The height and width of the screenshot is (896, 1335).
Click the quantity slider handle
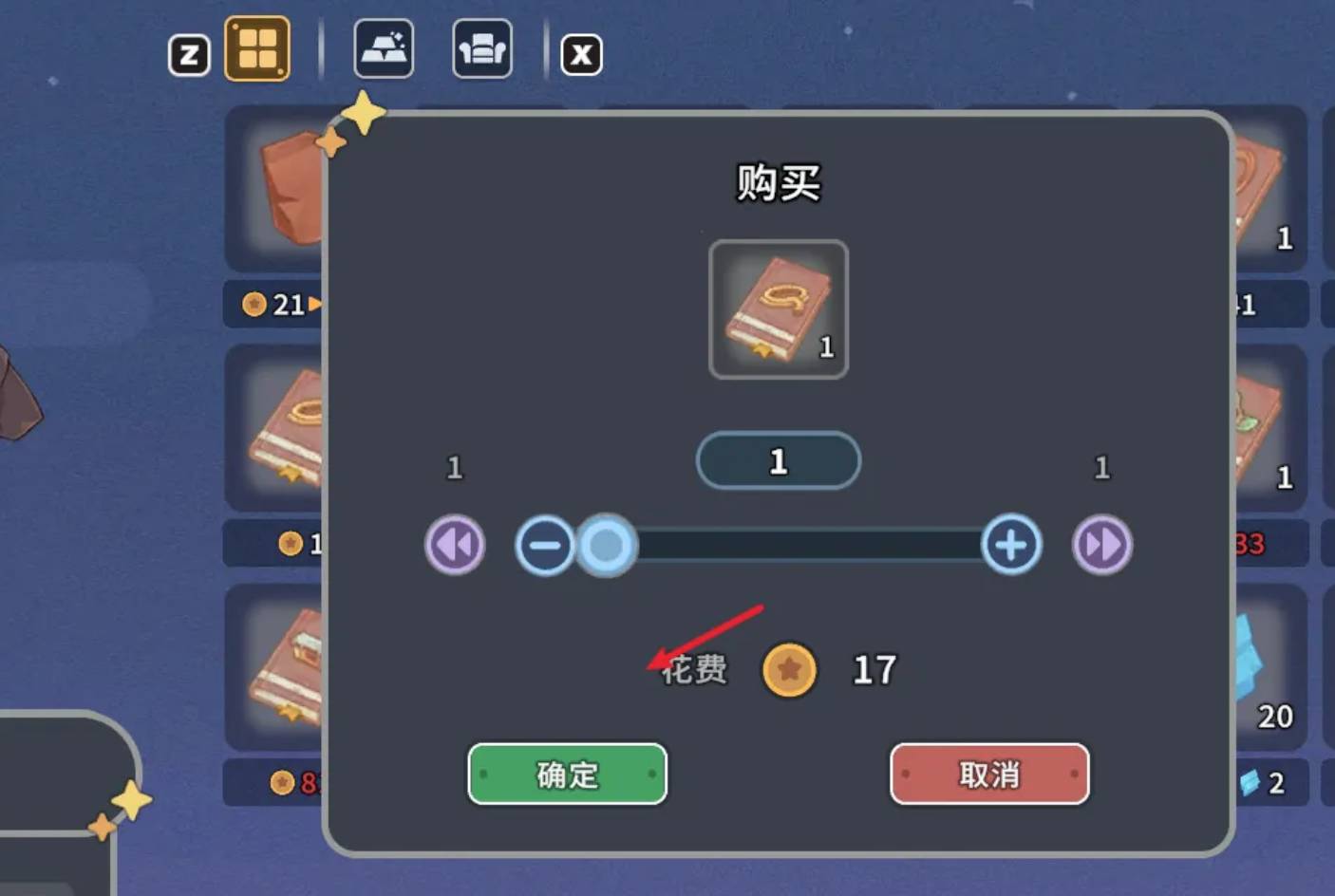[x=606, y=546]
